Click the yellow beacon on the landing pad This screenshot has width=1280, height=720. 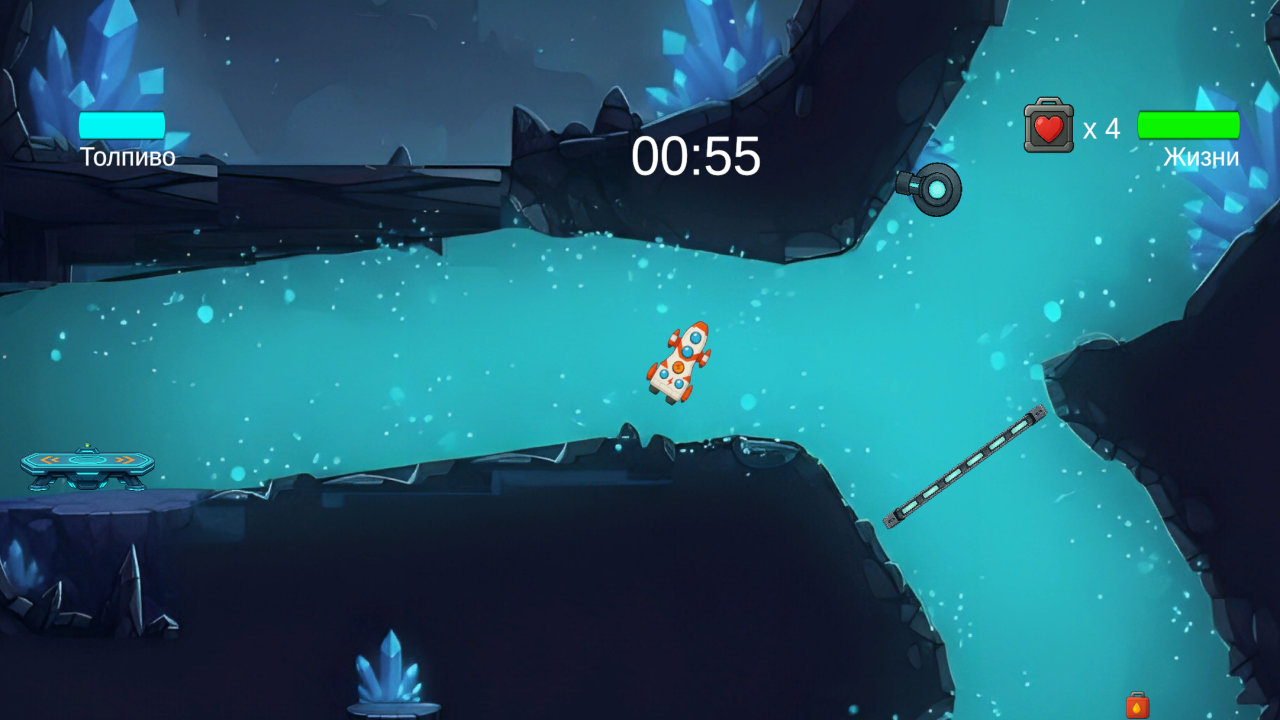point(87,445)
